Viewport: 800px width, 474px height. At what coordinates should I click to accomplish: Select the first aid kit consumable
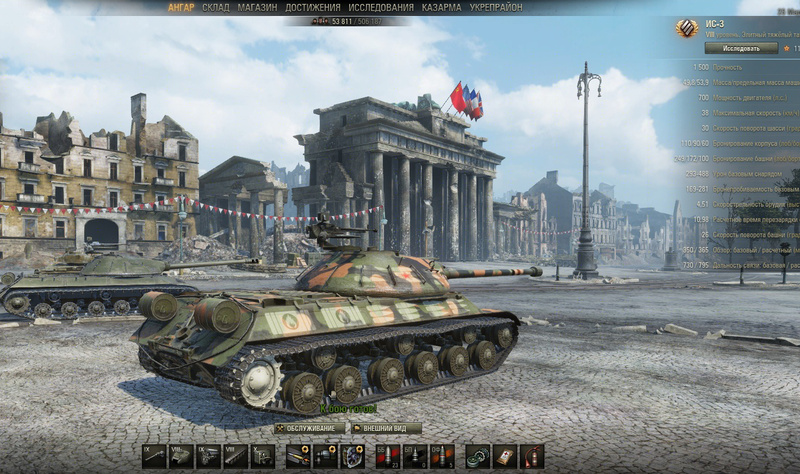click(x=504, y=456)
